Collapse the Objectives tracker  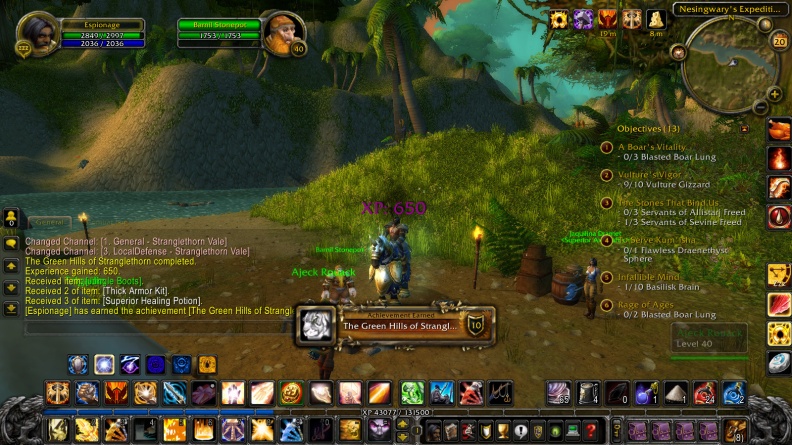pyautogui.click(x=743, y=129)
